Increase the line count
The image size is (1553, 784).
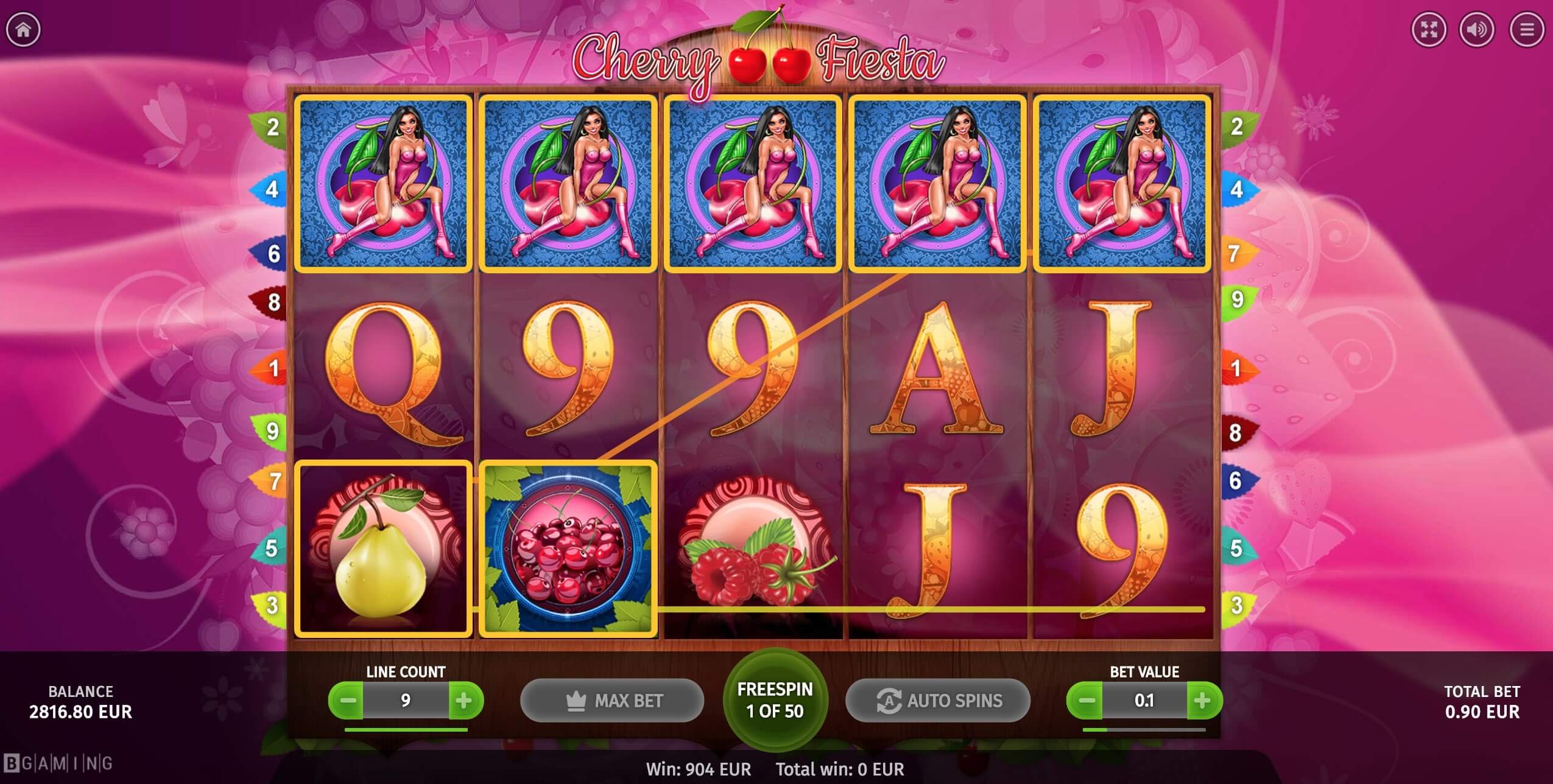pyautogui.click(x=464, y=701)
